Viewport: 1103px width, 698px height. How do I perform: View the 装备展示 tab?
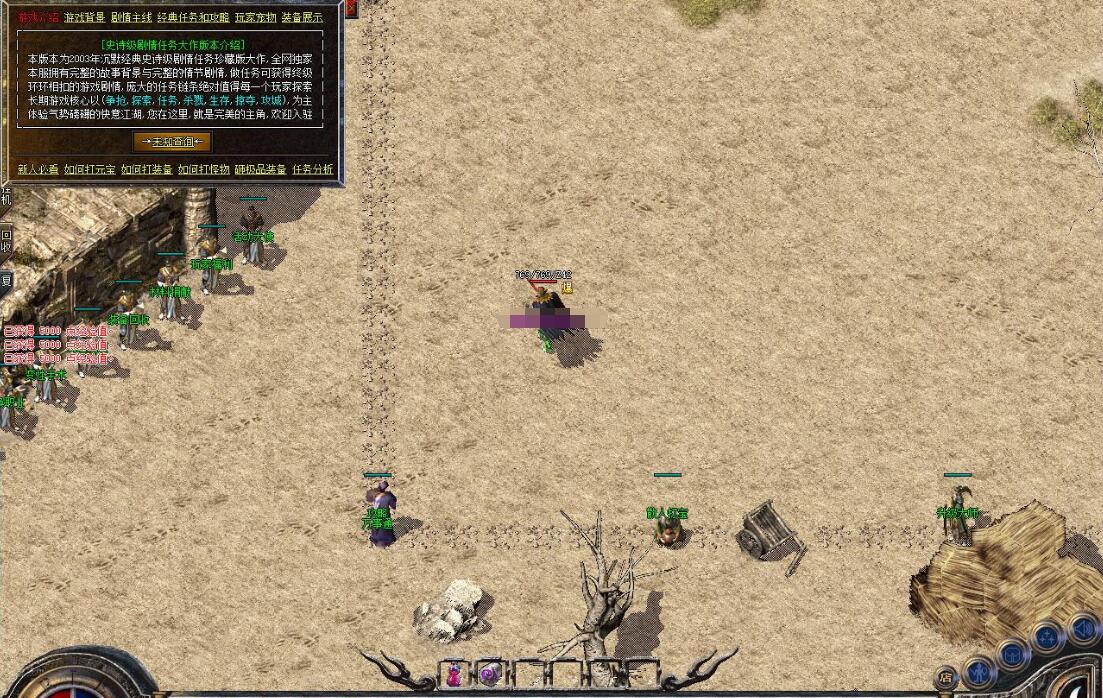tap(302, 18)
